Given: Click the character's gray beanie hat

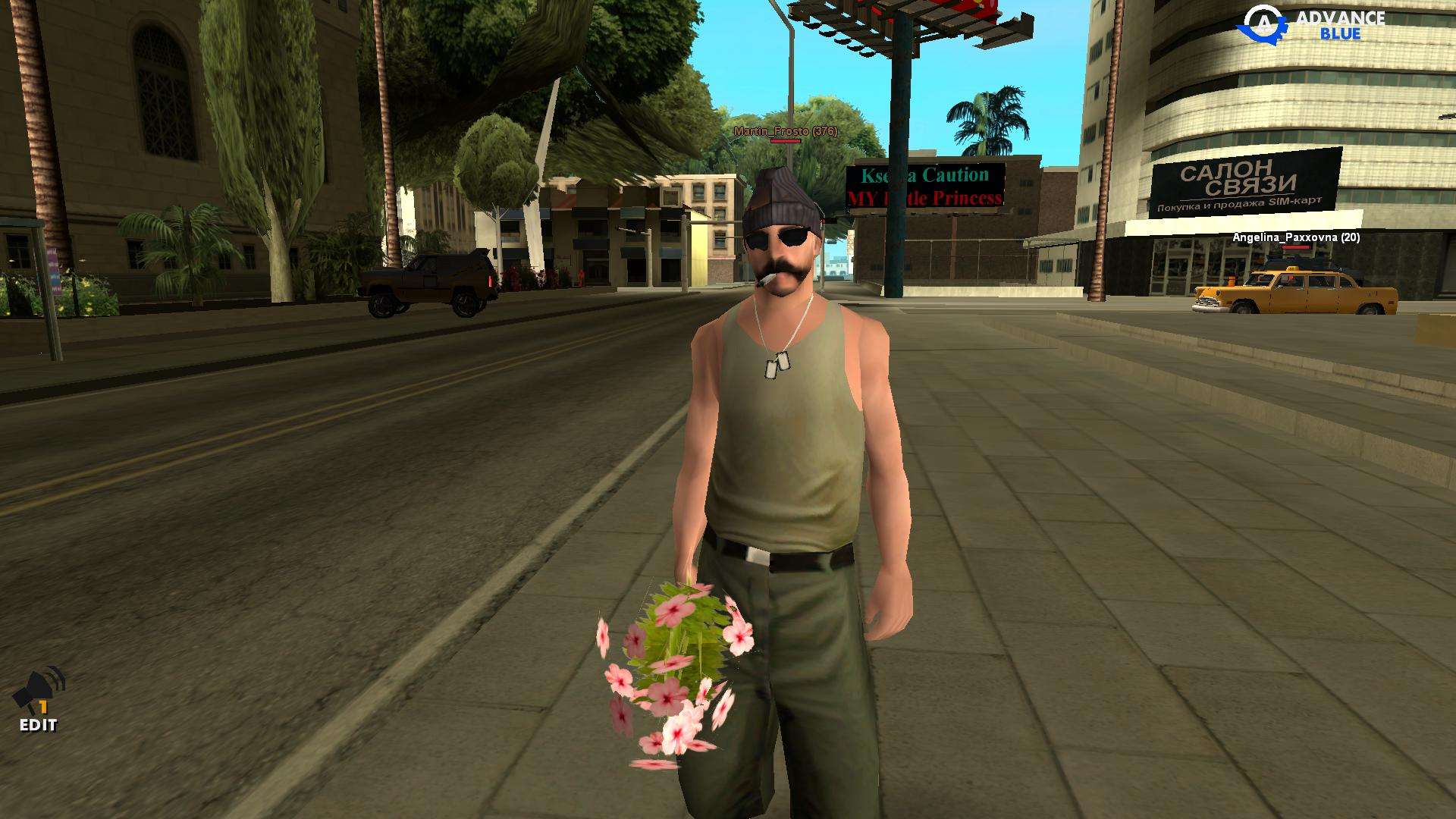Looking at the screenshot, I should tap(781, 197).
